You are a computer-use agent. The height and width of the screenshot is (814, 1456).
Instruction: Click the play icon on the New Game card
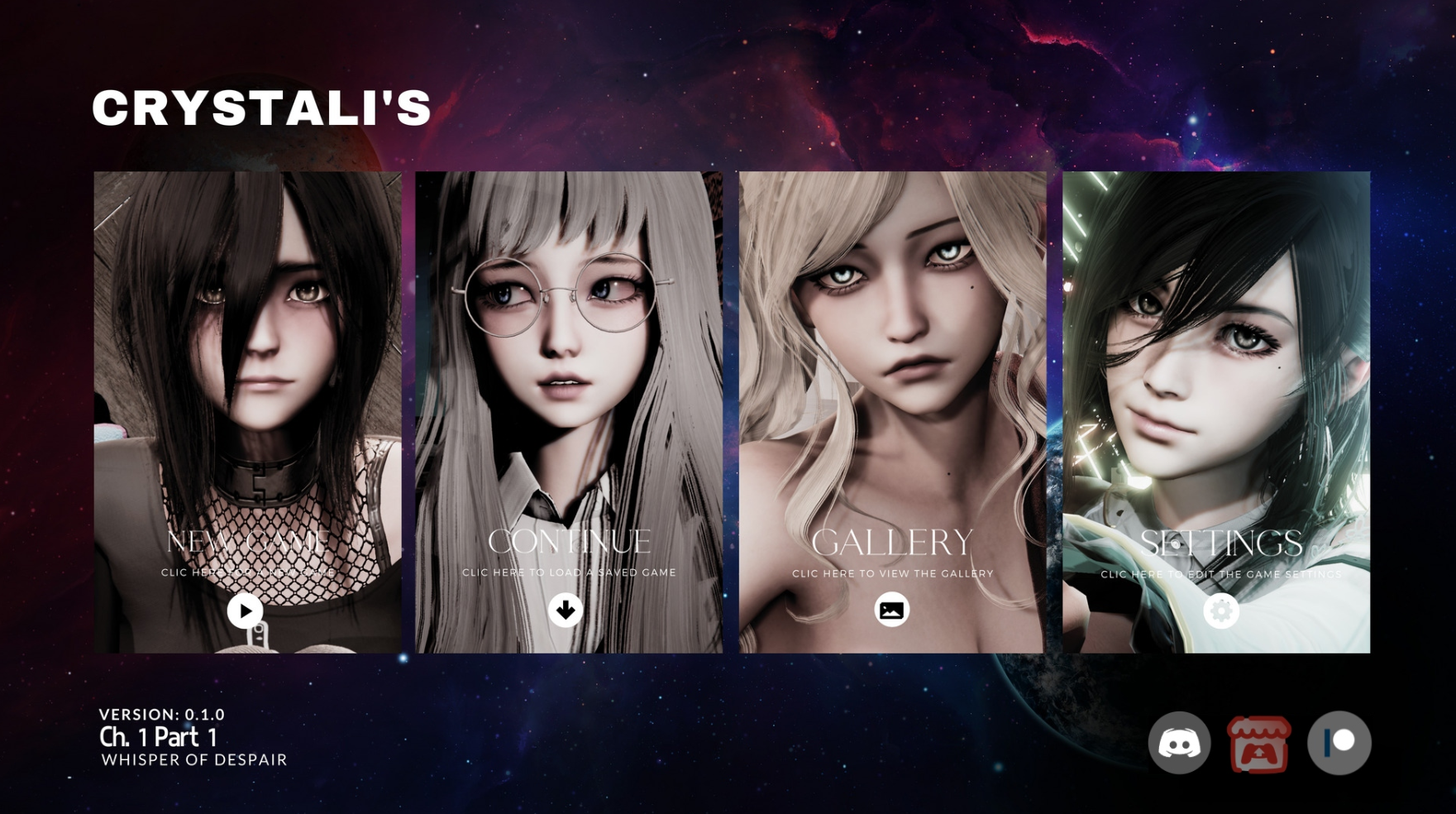(244, 610)
